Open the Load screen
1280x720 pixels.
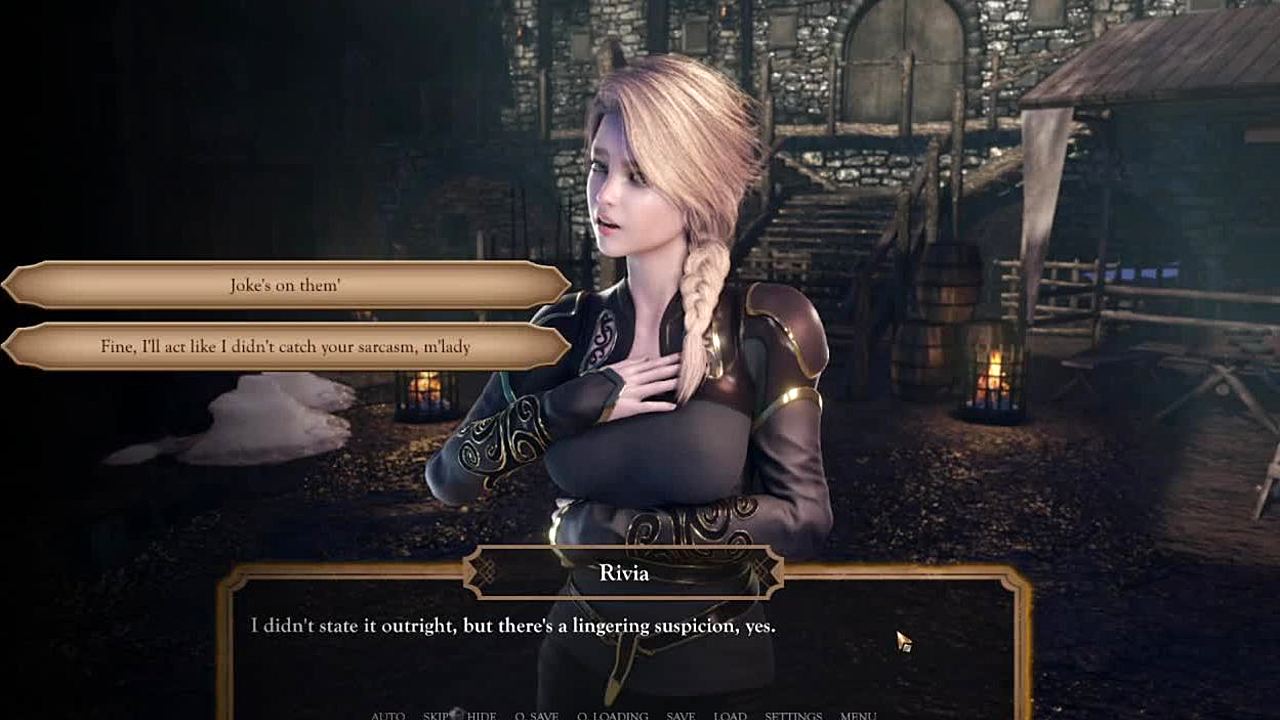[x=730, y=715]
